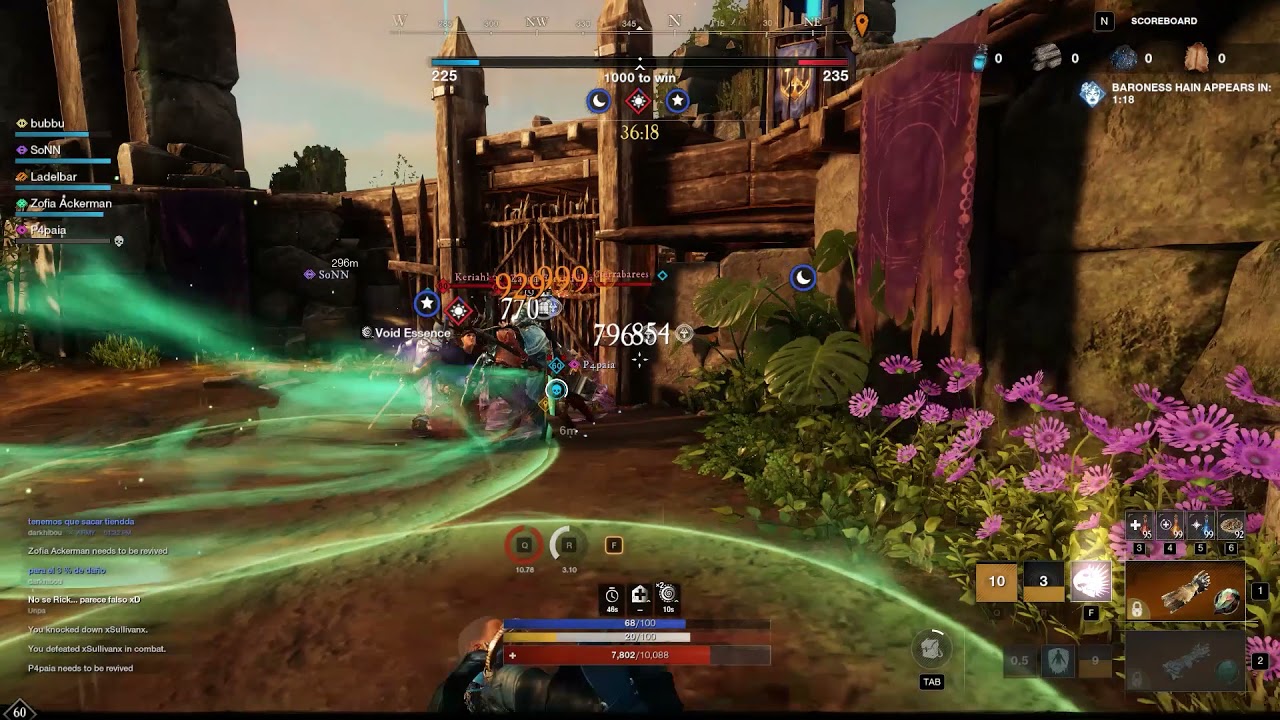Viewport: 1280px width, 720px height.
Task: Select the ability on 10 second cooldown
Action: pyautogui.click(x=997, y=581)
